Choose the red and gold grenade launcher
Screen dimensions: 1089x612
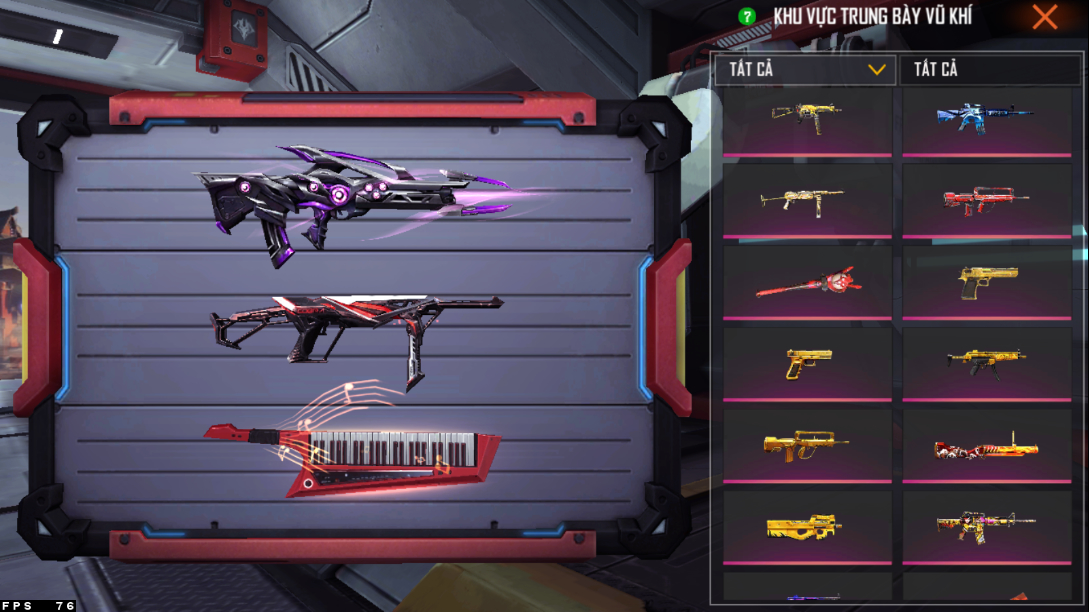(986, 447)
